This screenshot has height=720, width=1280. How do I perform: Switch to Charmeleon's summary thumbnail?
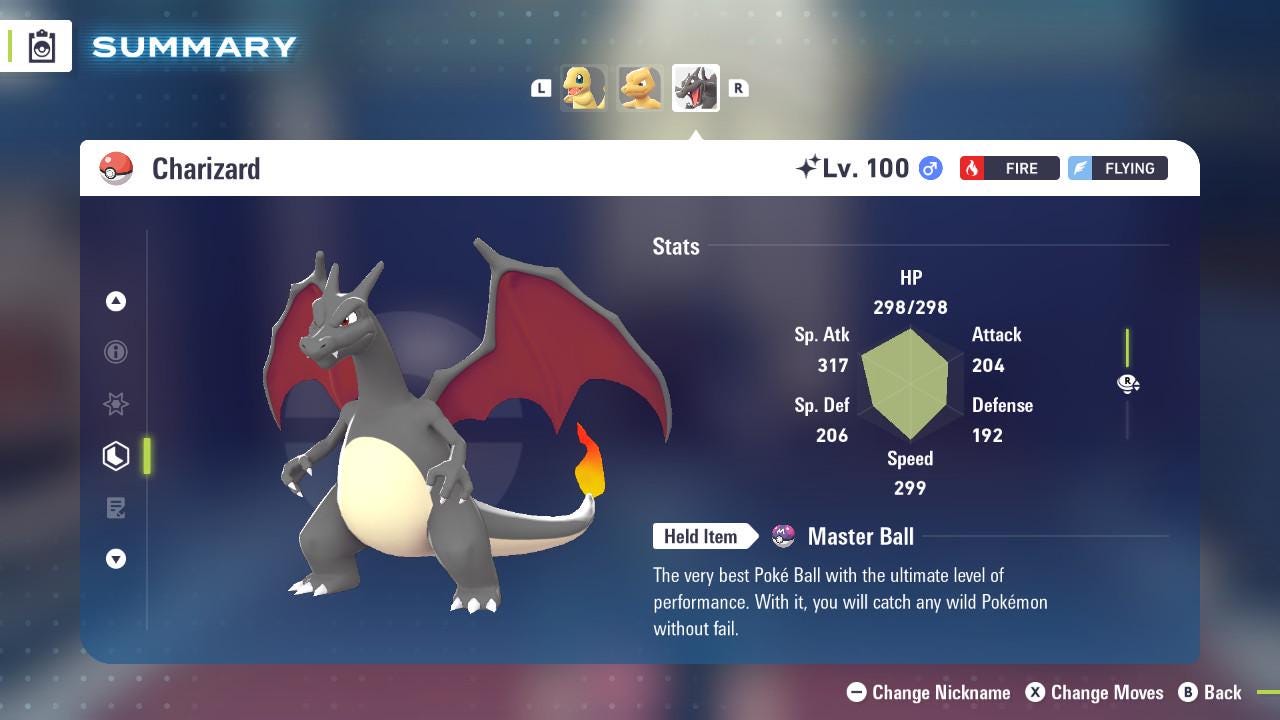pyautogui.click(x=640, y=87)
